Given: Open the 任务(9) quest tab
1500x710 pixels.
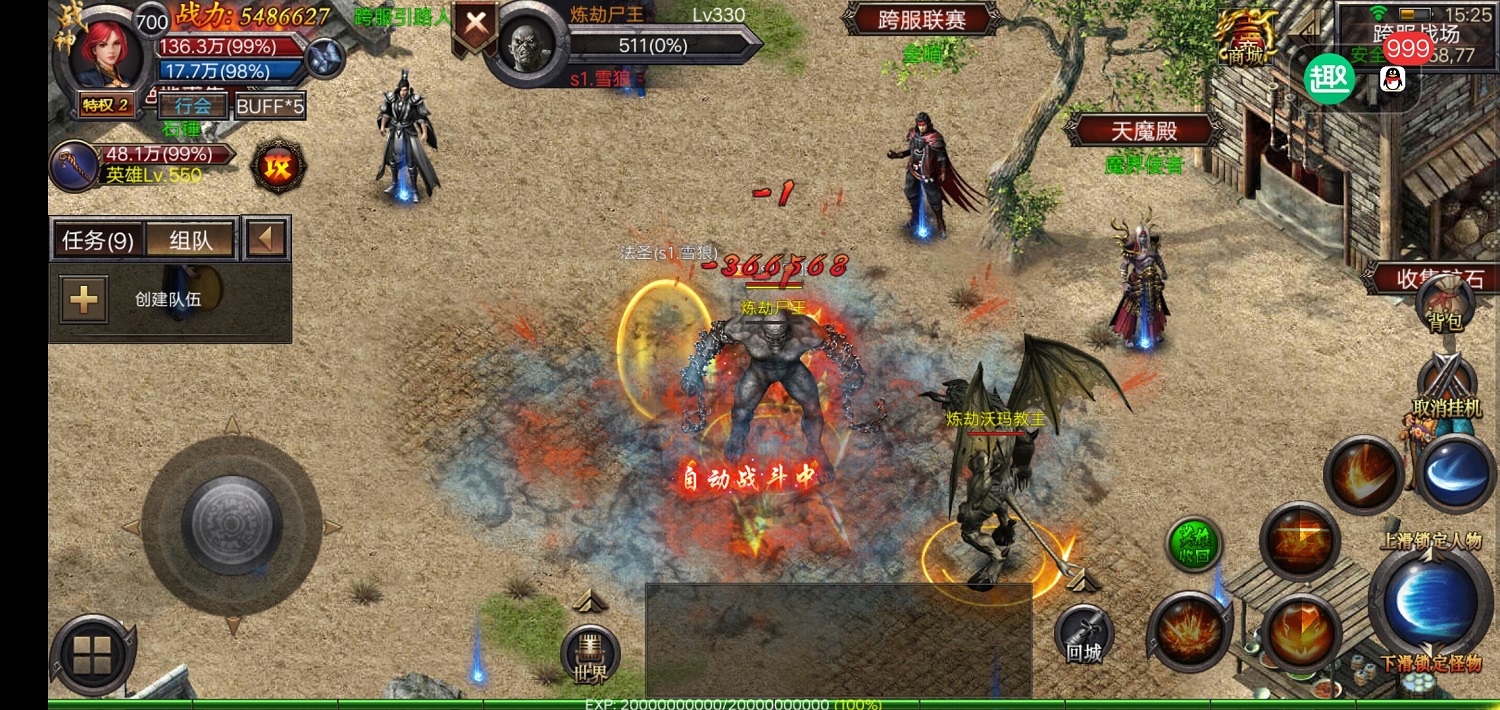Looking at the screenshot, I should pos(98,240).
